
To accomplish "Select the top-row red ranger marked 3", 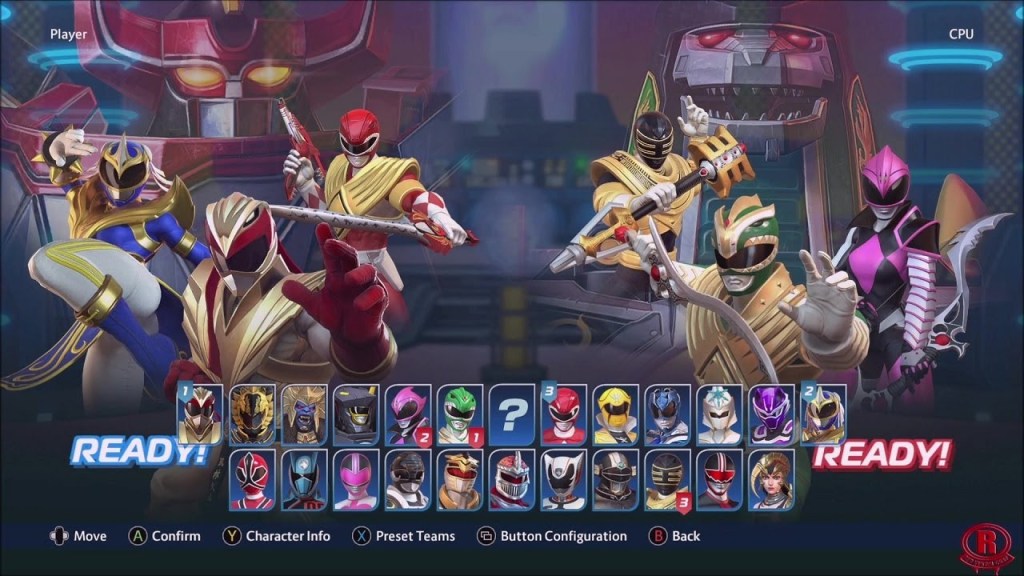I will coord(565,413).
